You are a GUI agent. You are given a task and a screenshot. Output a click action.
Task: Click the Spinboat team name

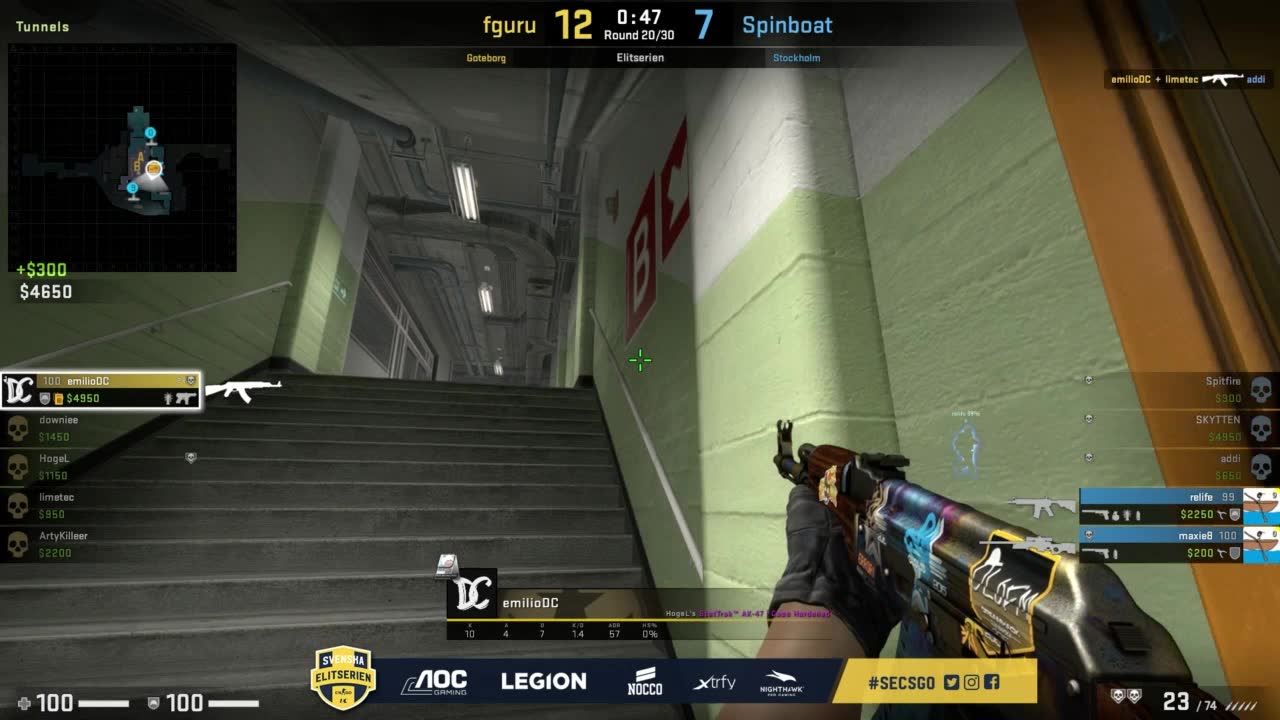pyautogui.click(x=787, y=25)
